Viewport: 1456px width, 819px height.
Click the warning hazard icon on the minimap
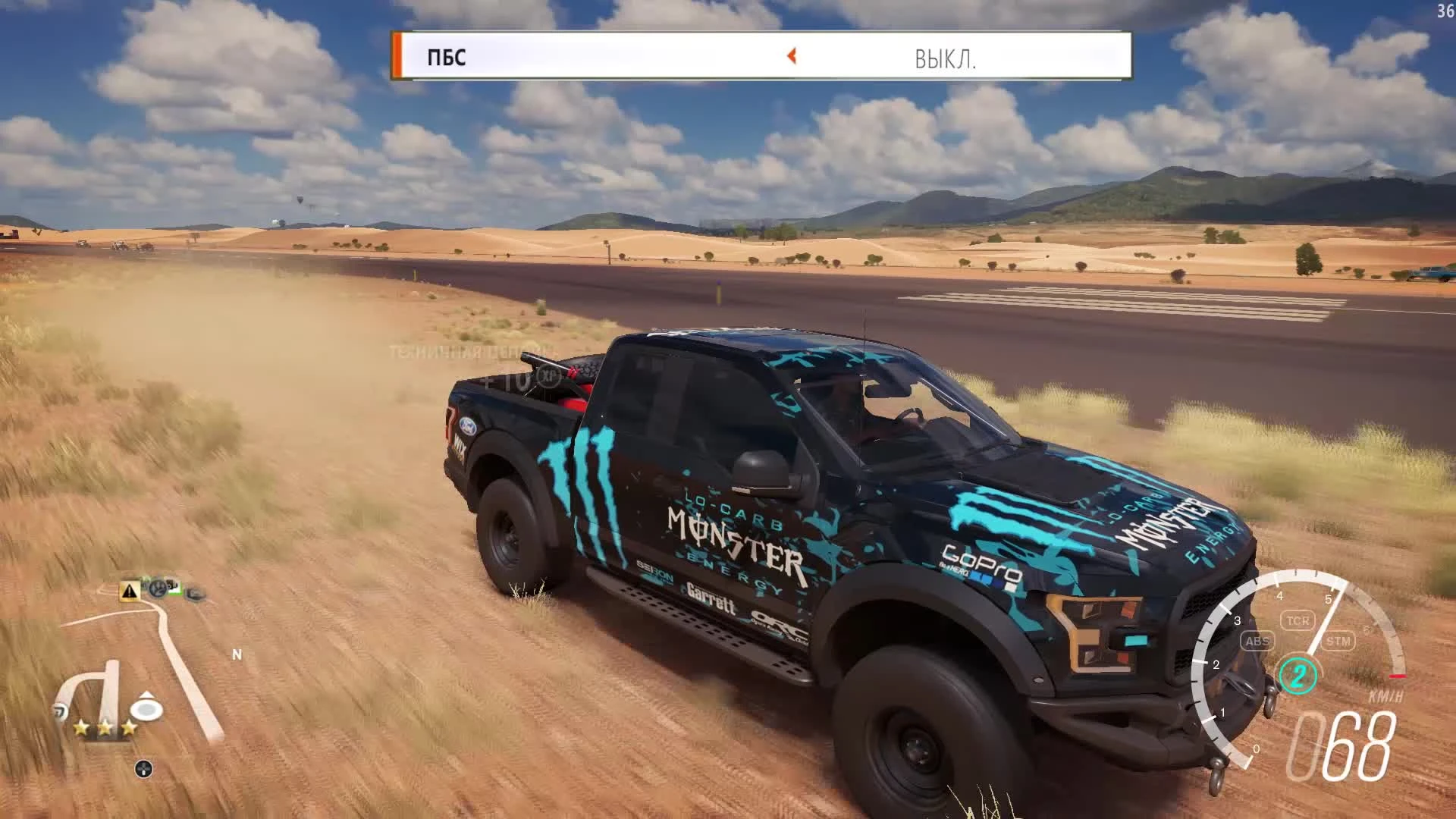(x=129, y=591)
